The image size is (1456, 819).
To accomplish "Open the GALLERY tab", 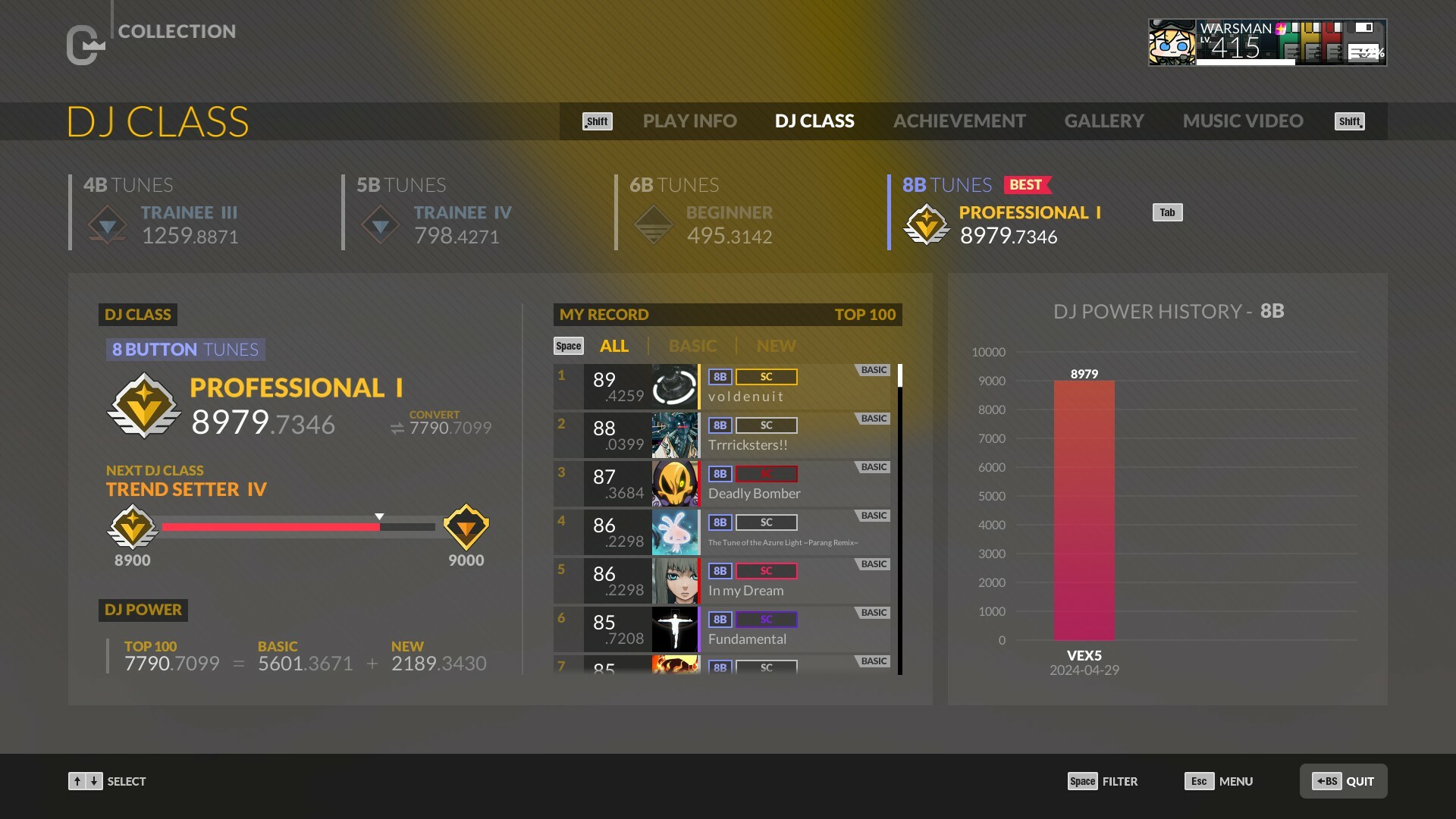I will 1104,121.
